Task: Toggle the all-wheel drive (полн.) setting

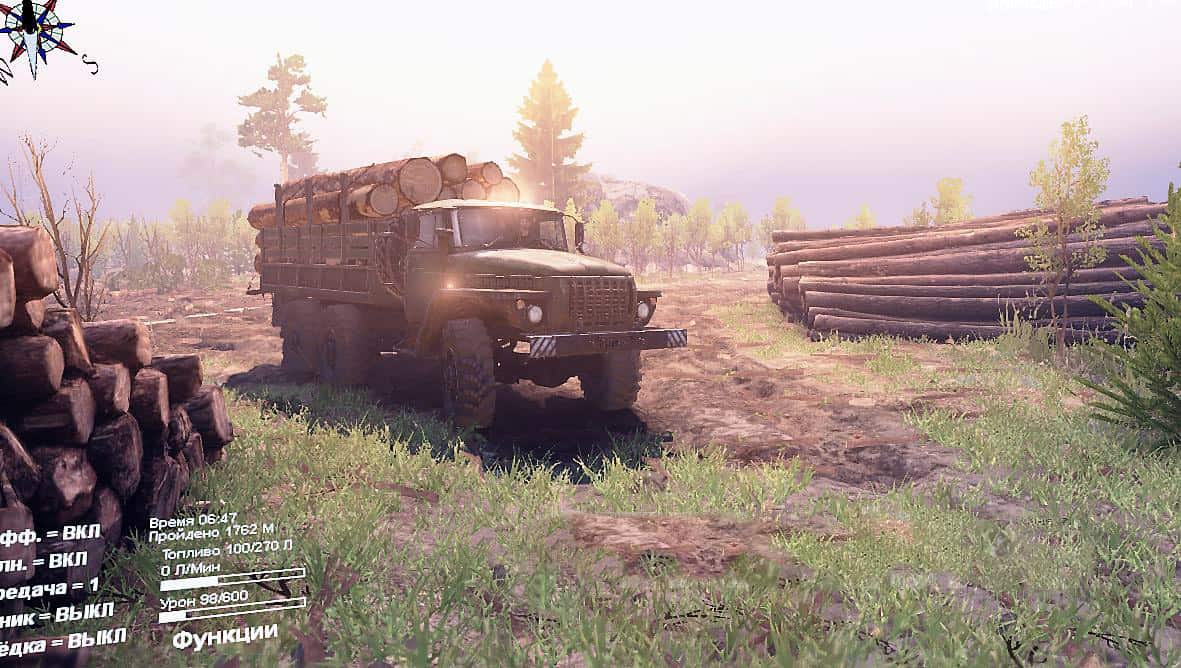Action: pos(43,559)
